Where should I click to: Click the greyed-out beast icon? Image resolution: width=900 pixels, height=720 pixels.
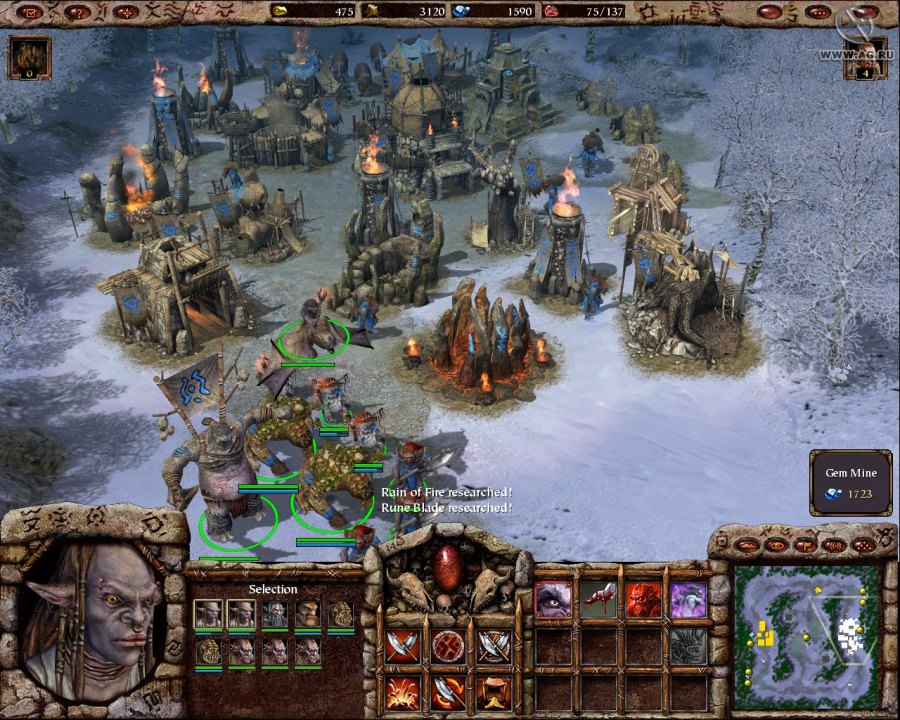tap(688, 646)
